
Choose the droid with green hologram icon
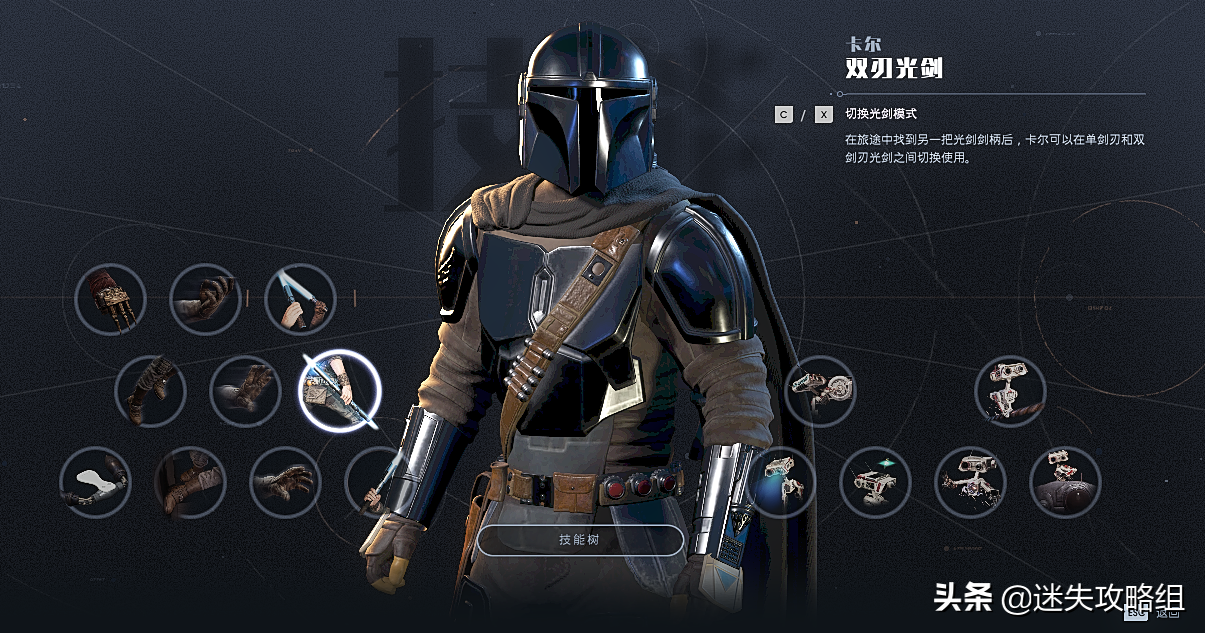[x=875, y=482]
